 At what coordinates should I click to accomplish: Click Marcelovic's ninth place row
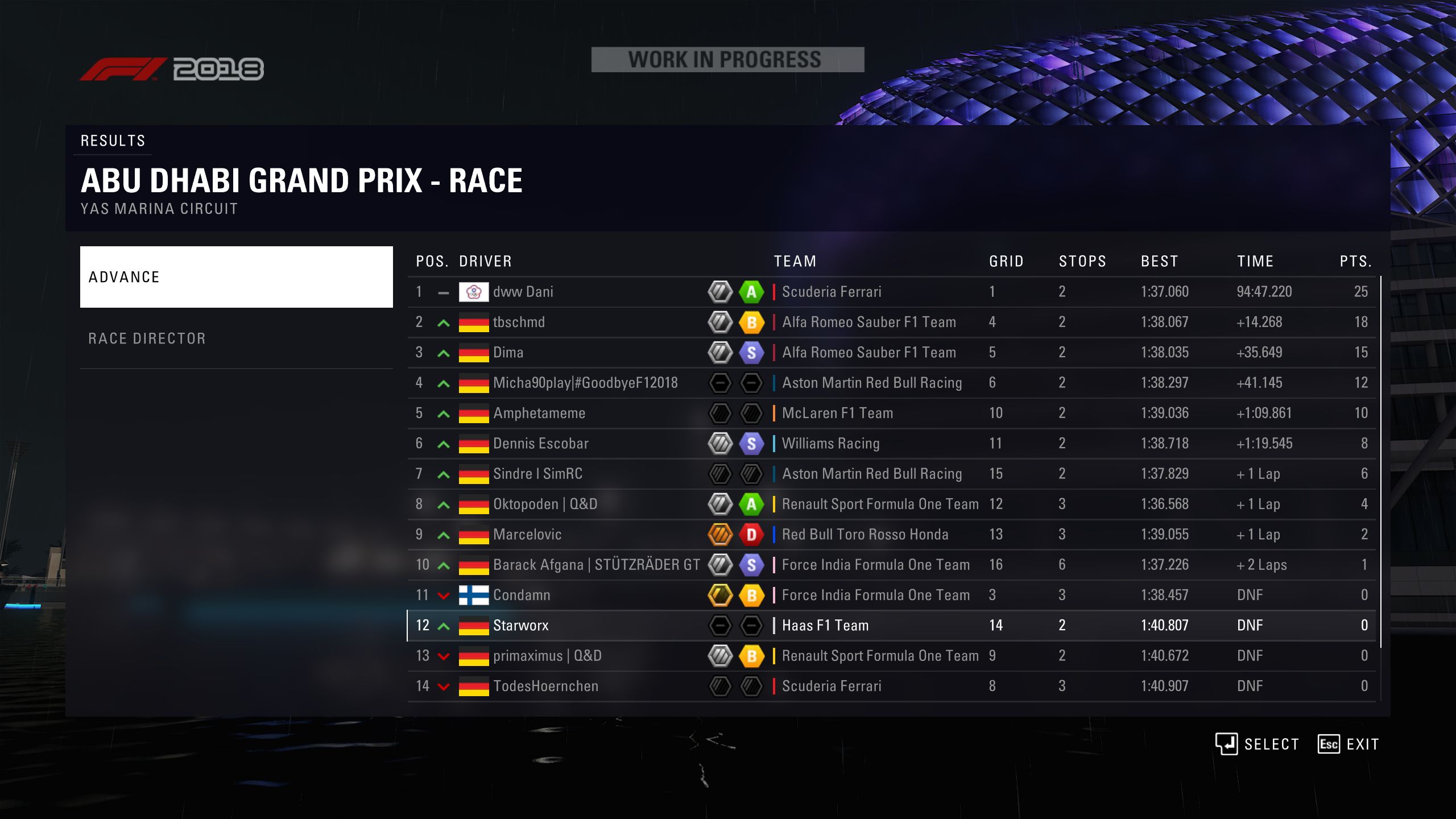point(891,535)
